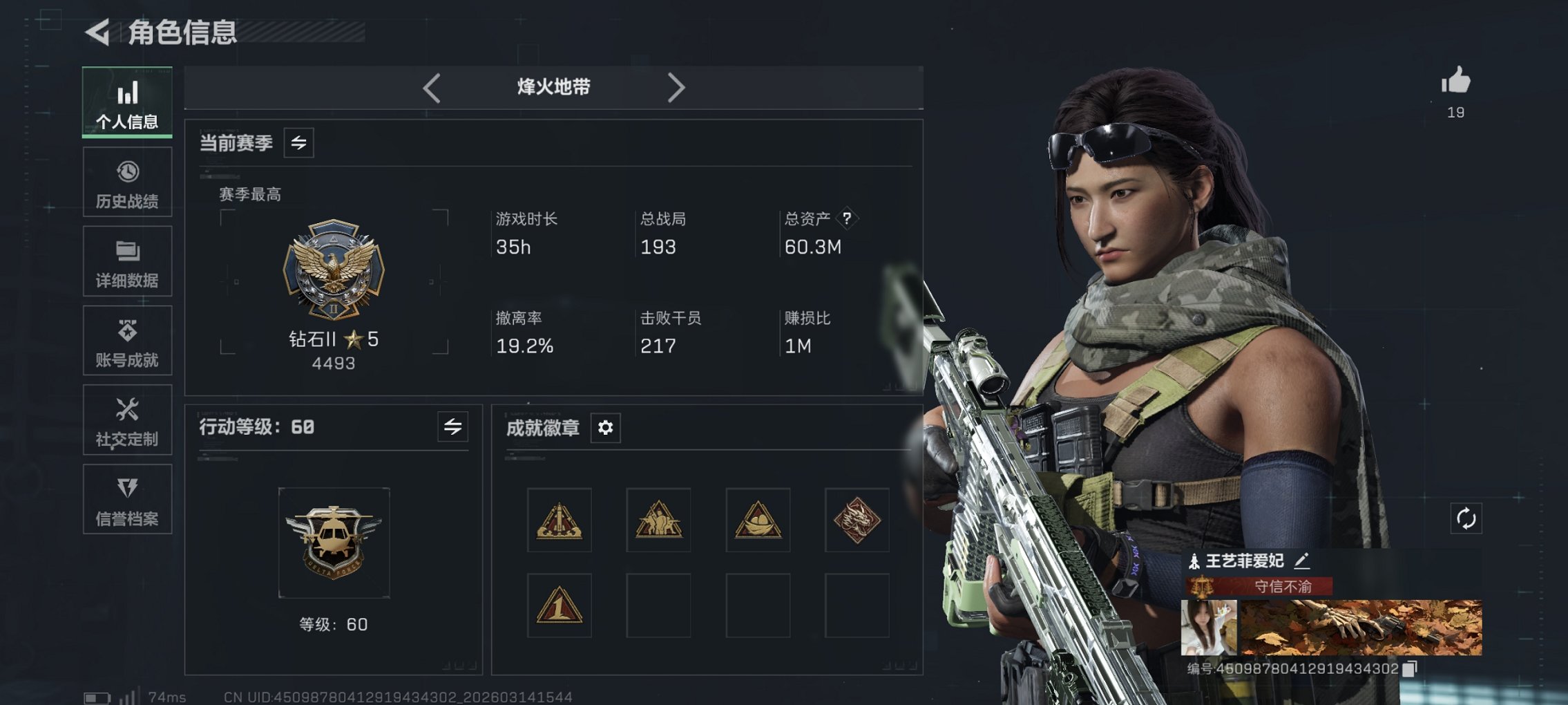Open the player avatar portrait
The image size is (1568, 705).
click(1208, 628)
